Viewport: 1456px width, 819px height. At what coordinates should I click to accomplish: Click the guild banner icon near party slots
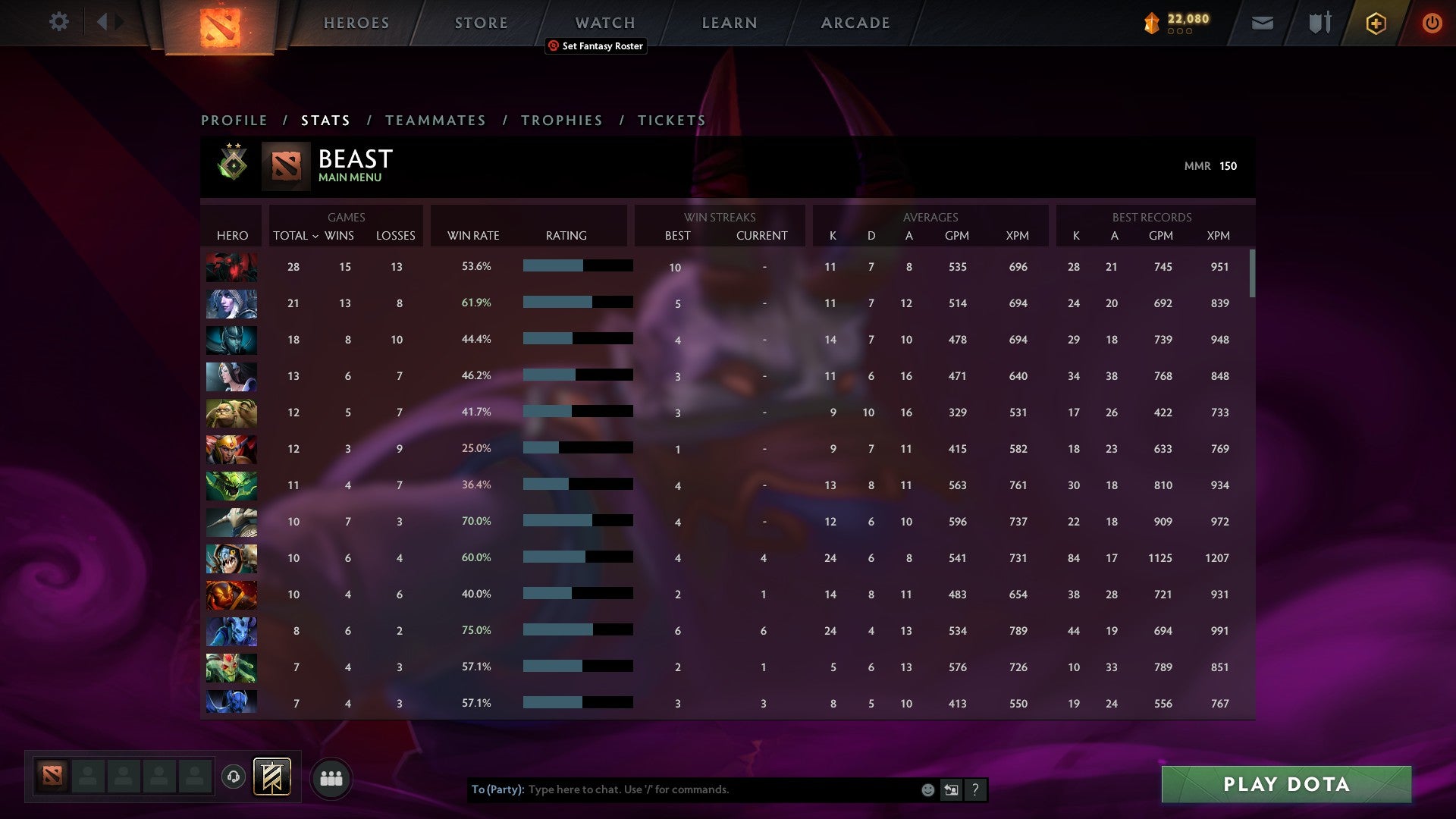click(271, 777)
